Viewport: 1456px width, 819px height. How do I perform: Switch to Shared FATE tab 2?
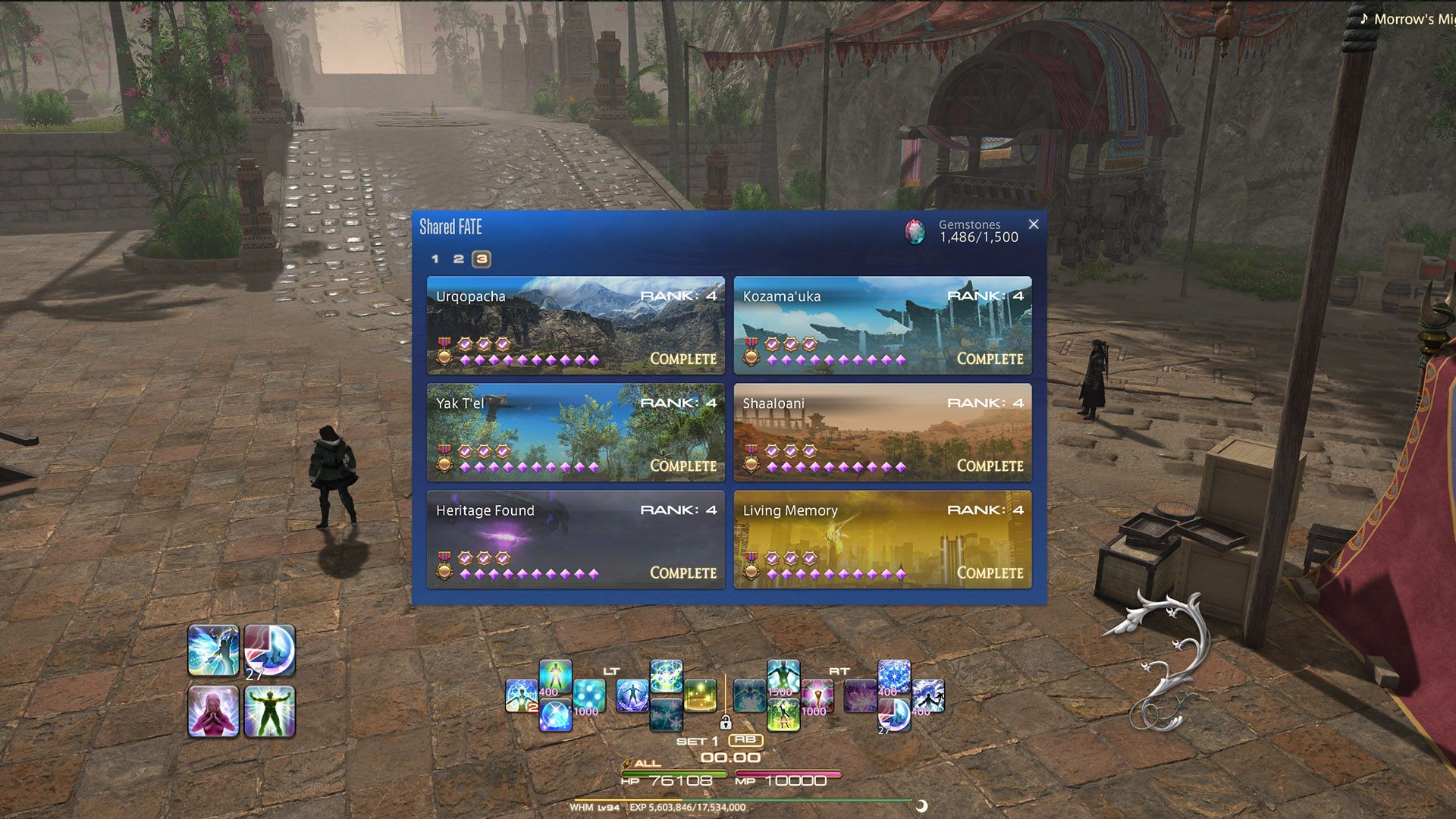coord(458,259)
